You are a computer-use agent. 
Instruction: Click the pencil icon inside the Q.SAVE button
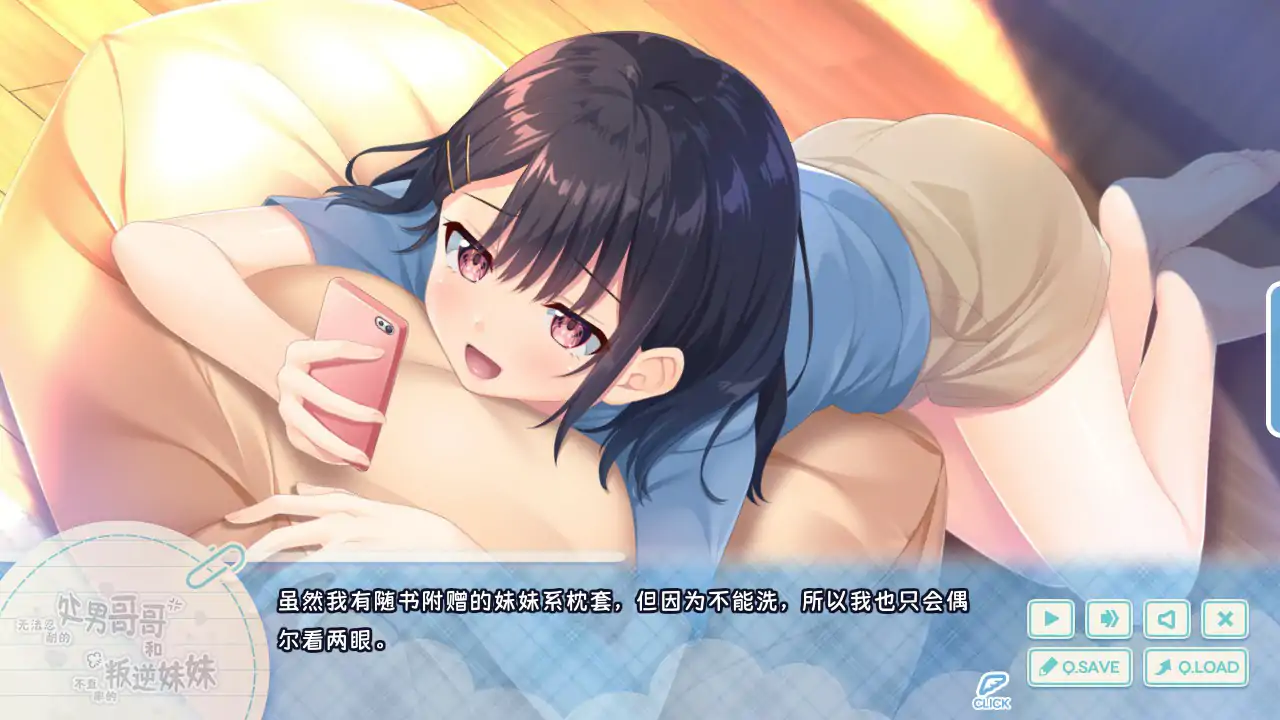(x=1049, y=666)
